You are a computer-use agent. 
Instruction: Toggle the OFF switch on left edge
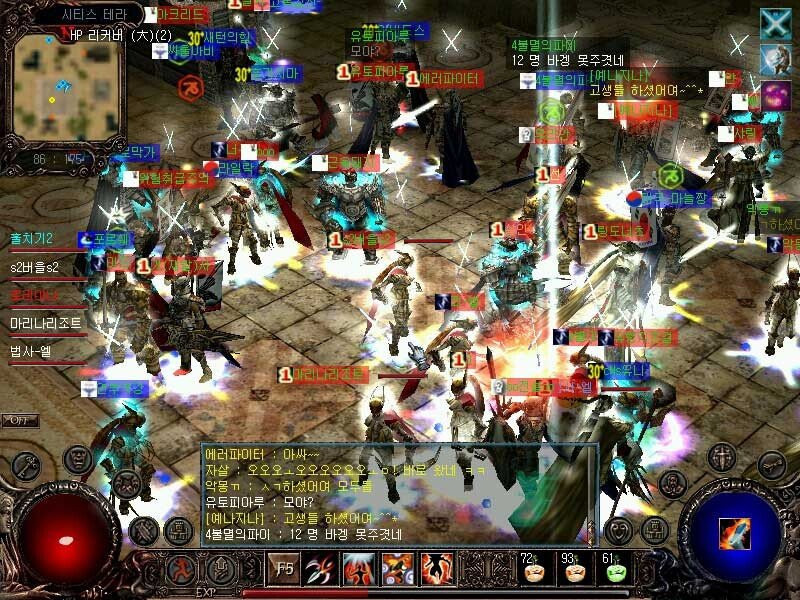(x=18, y=420)
